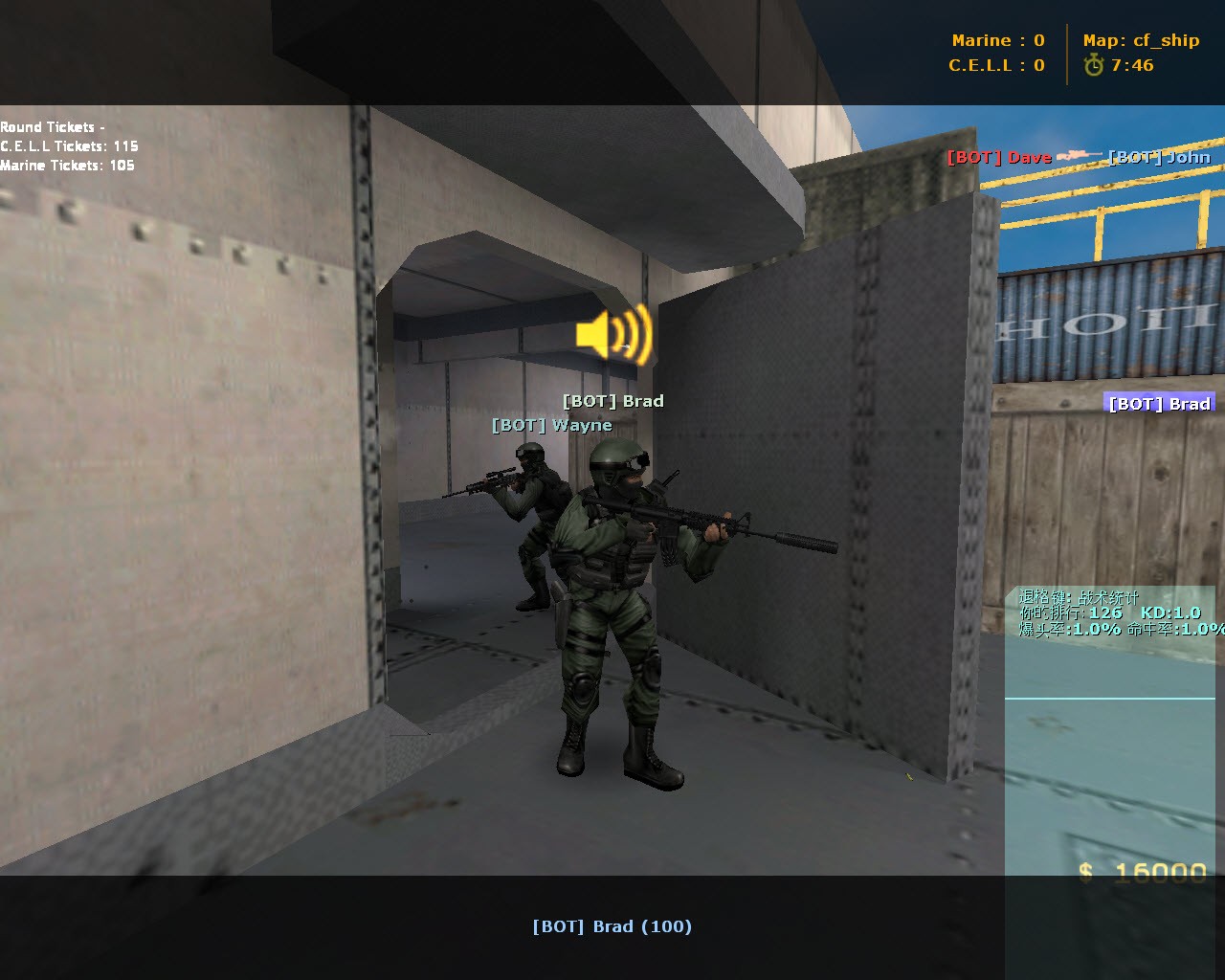This screenshot has width=1225, height=980.
Task: Click the C.E.L.L : 0 score display
Action: 995,66
